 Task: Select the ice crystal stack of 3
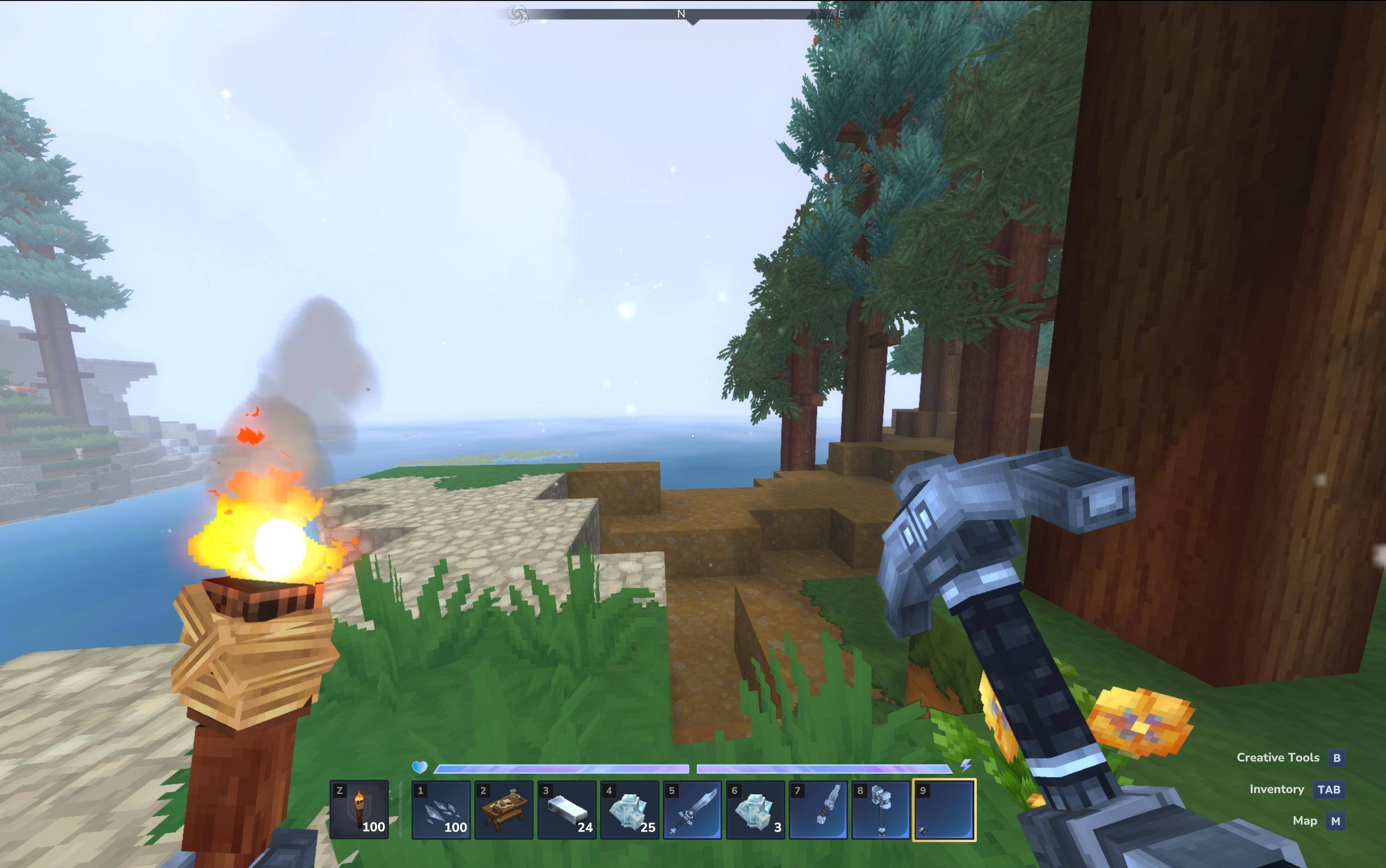[755, 810]
